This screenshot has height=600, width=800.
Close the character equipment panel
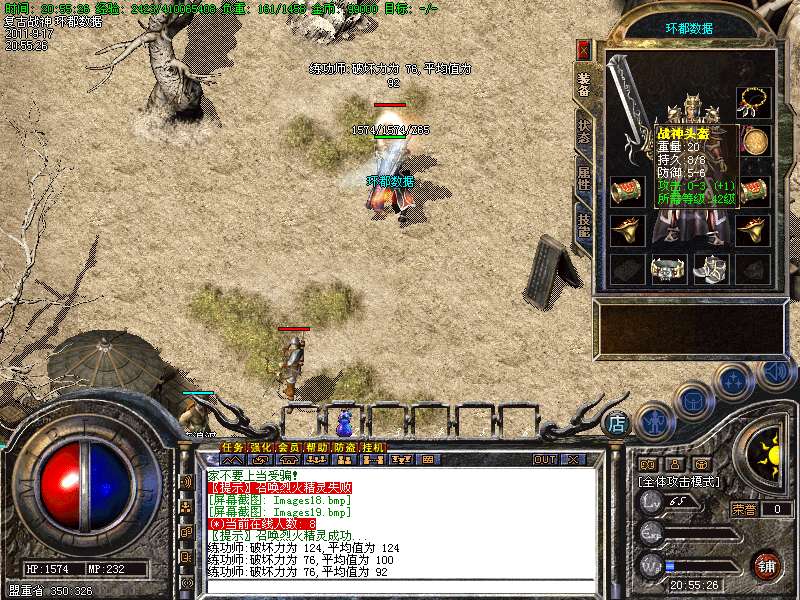tap(584, 49)
